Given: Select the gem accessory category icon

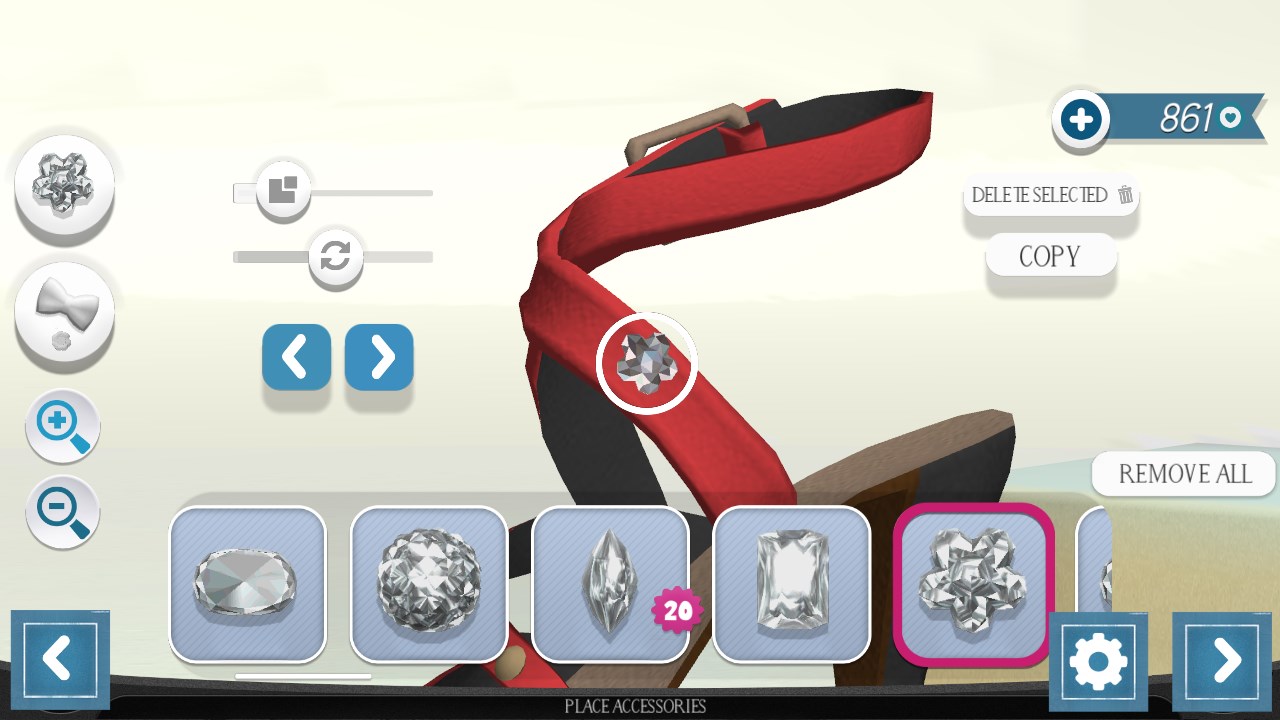Looking at the screenshot, I should click(x=63, y=185).
